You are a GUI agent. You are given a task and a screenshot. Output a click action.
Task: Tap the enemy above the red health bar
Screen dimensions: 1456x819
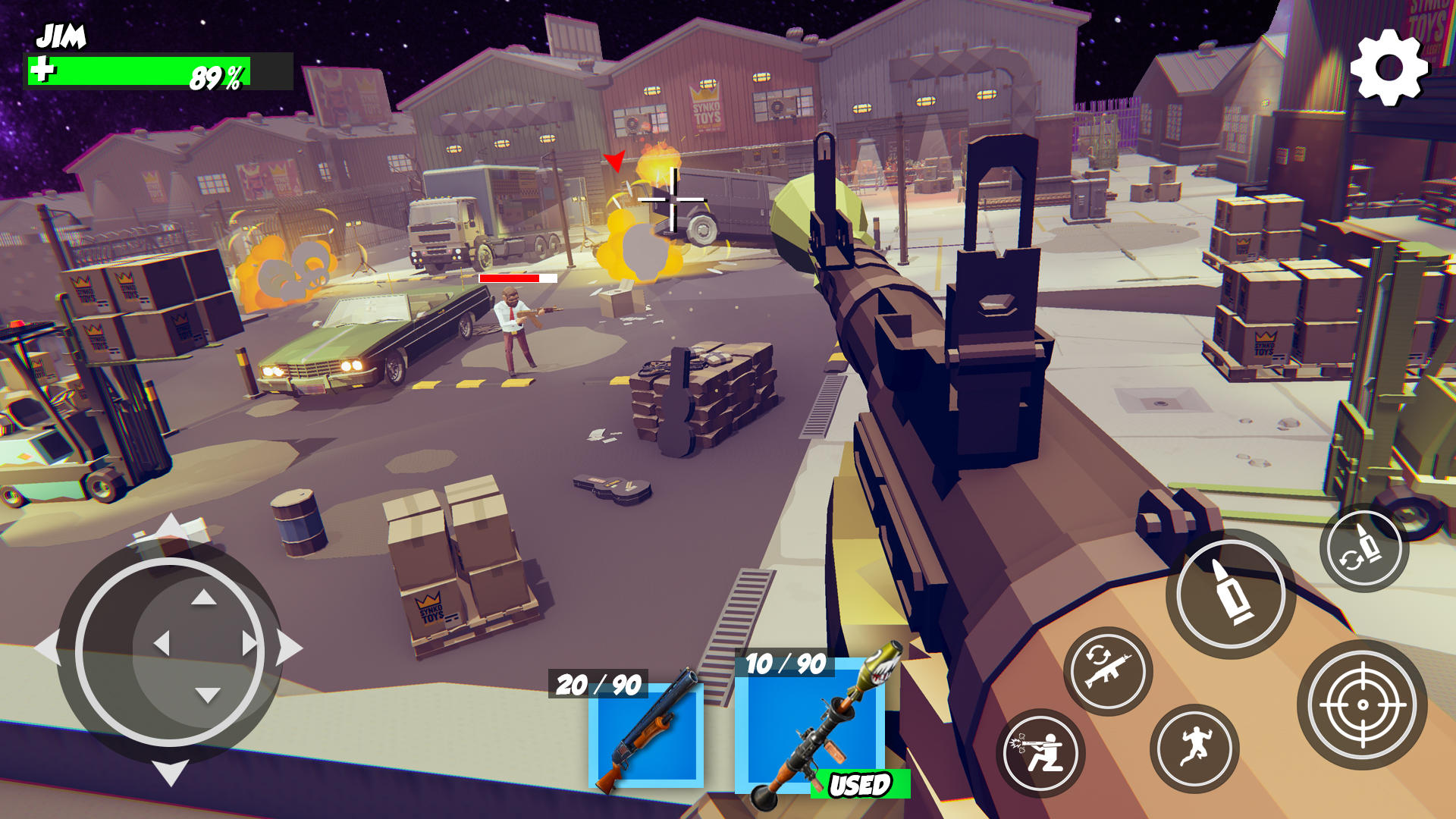point(514,318)
